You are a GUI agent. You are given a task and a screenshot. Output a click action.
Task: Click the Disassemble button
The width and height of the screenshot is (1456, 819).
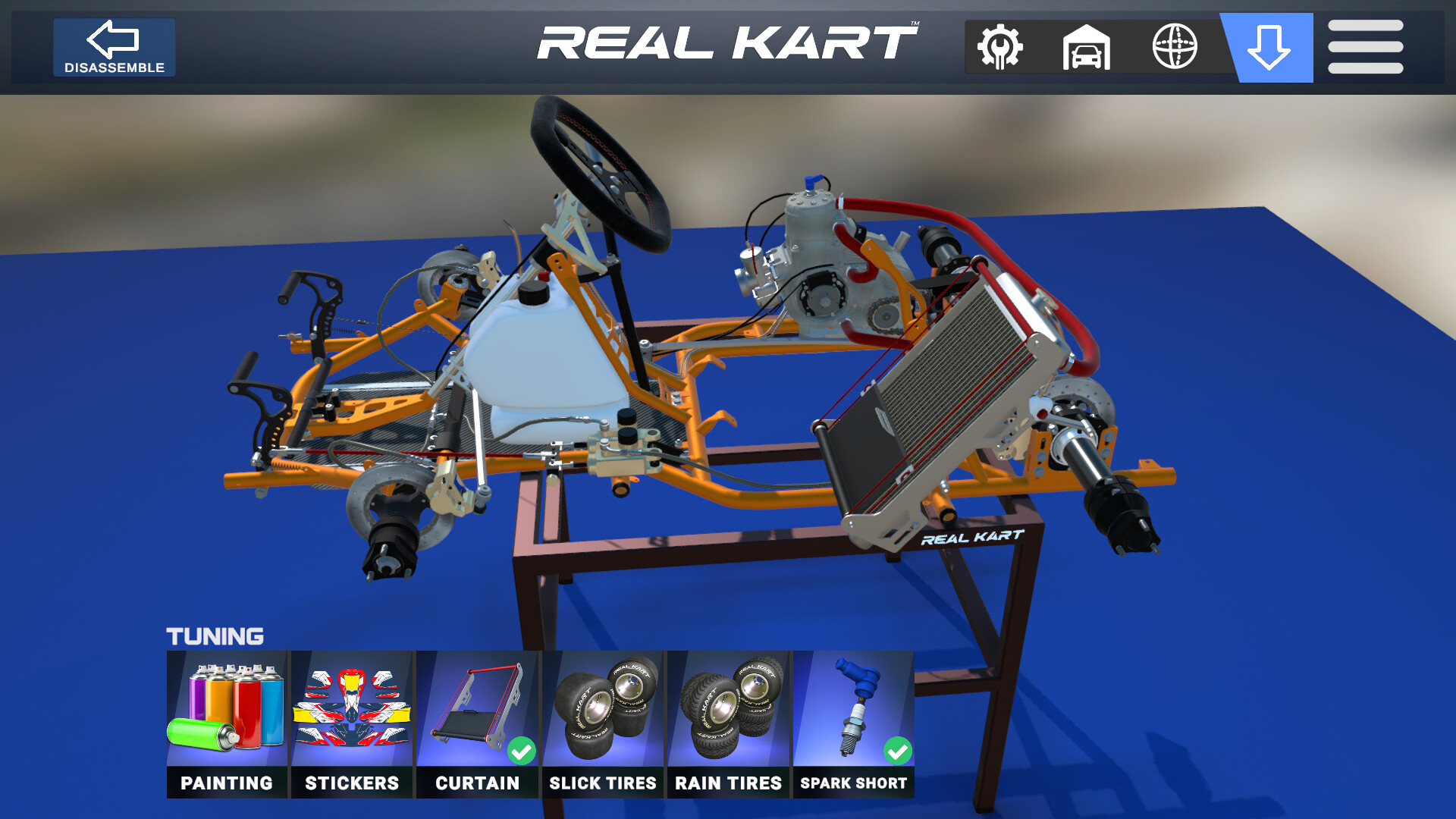(114, 47)
